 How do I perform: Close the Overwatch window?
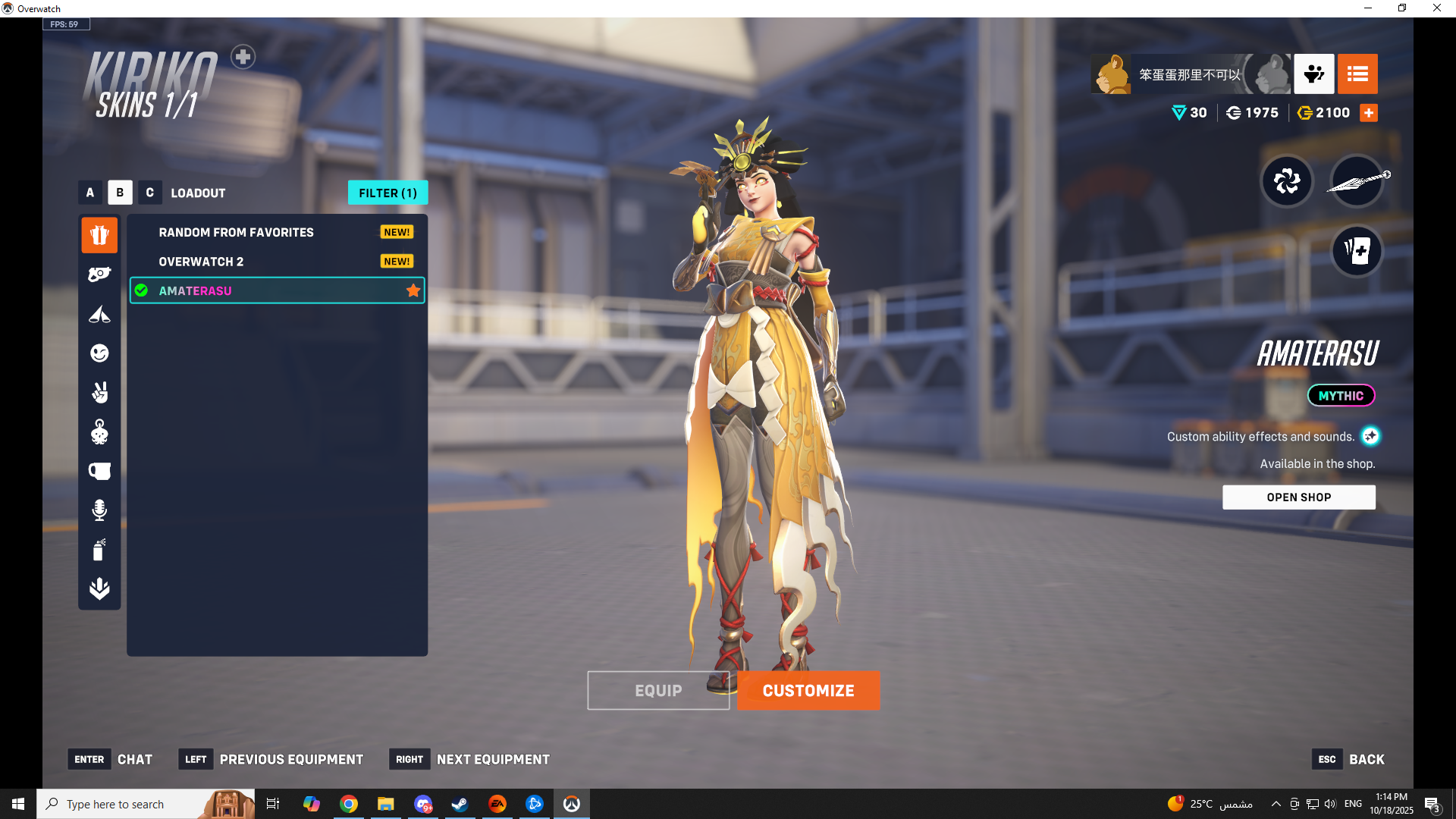pyautogui.click(x=1437, y=8)
